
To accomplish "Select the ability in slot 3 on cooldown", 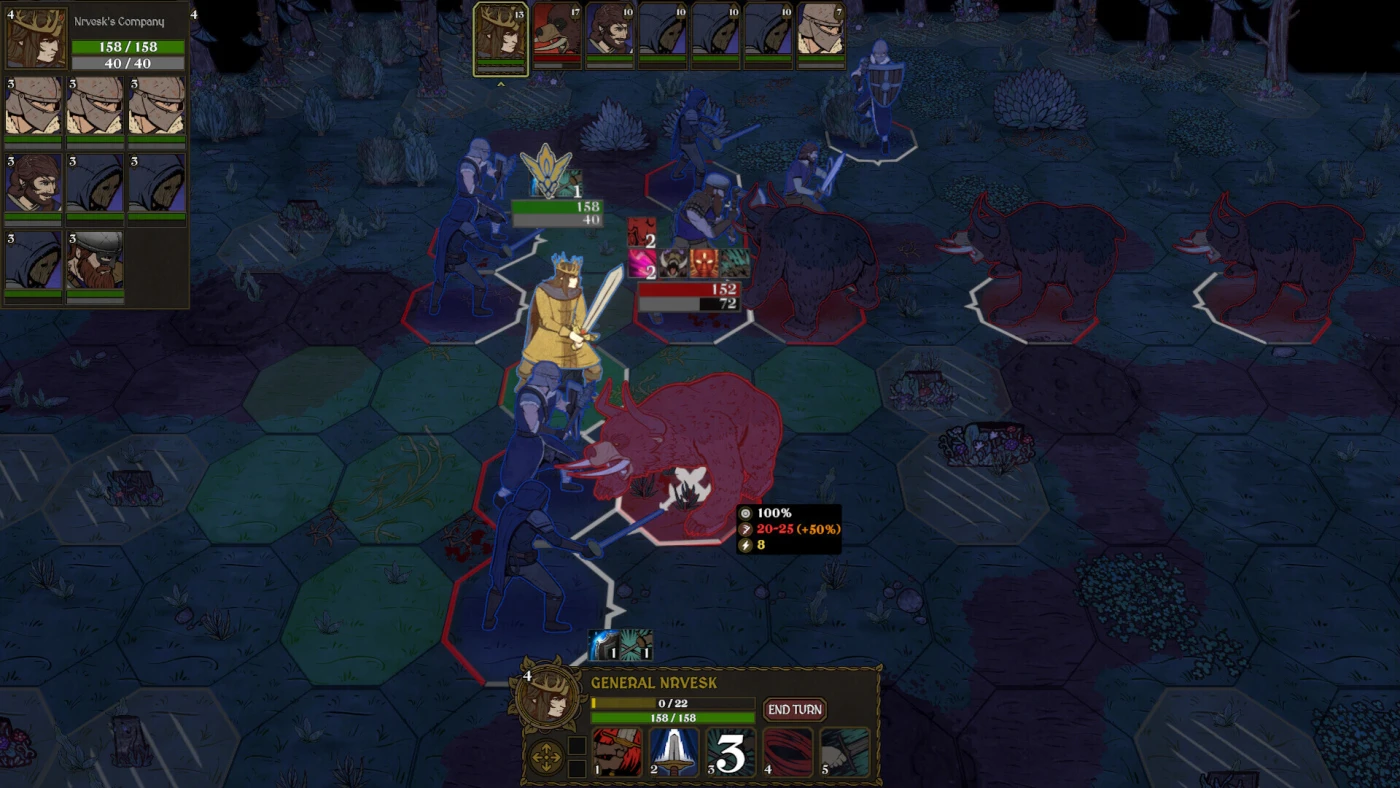I will [x=731, y=753].
